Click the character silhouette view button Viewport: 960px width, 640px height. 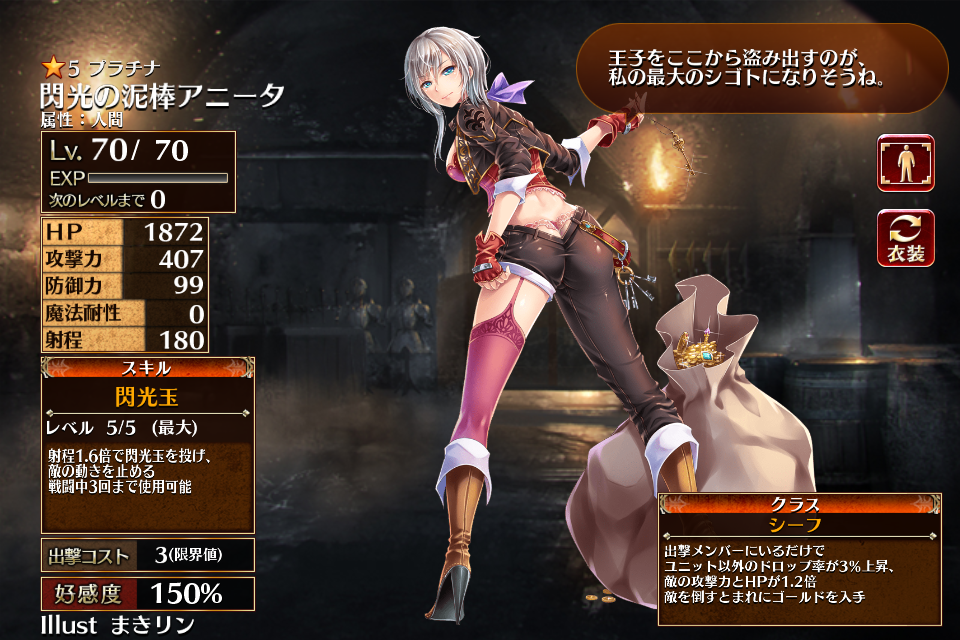(x=906, y=163)
